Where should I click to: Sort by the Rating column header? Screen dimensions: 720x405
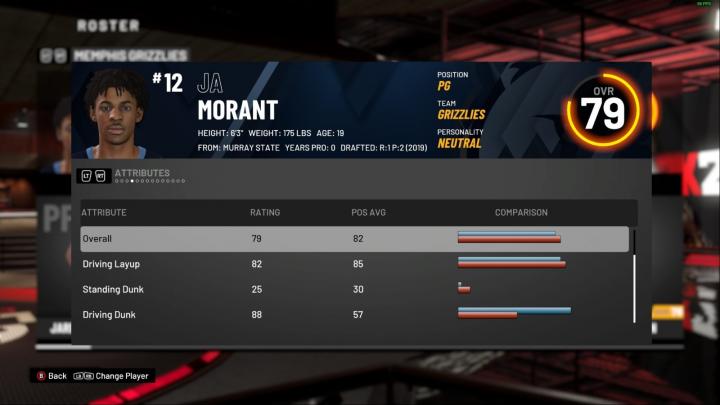tap(265, 213)
